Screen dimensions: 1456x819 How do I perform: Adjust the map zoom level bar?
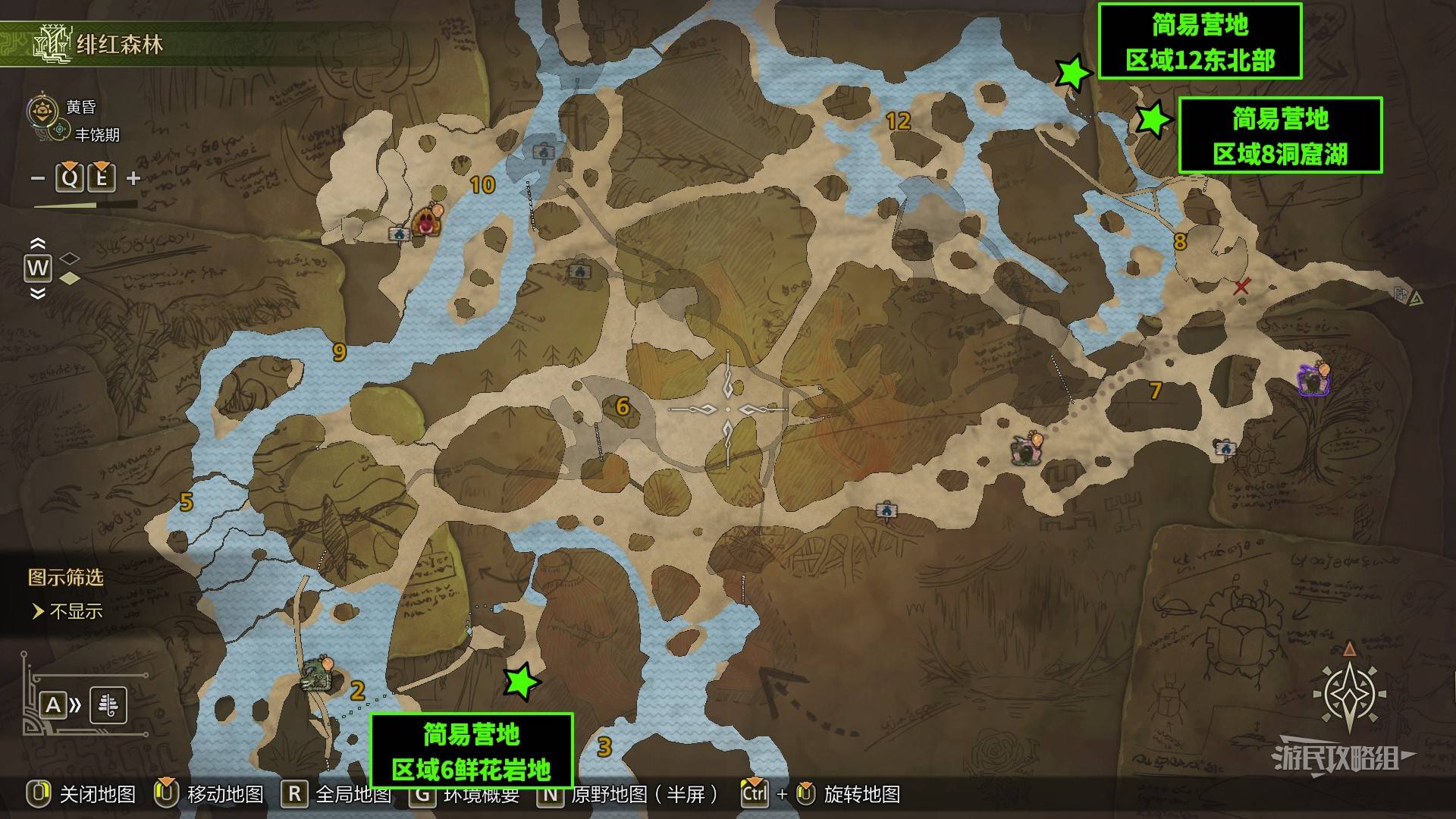(x=85, y=205)
